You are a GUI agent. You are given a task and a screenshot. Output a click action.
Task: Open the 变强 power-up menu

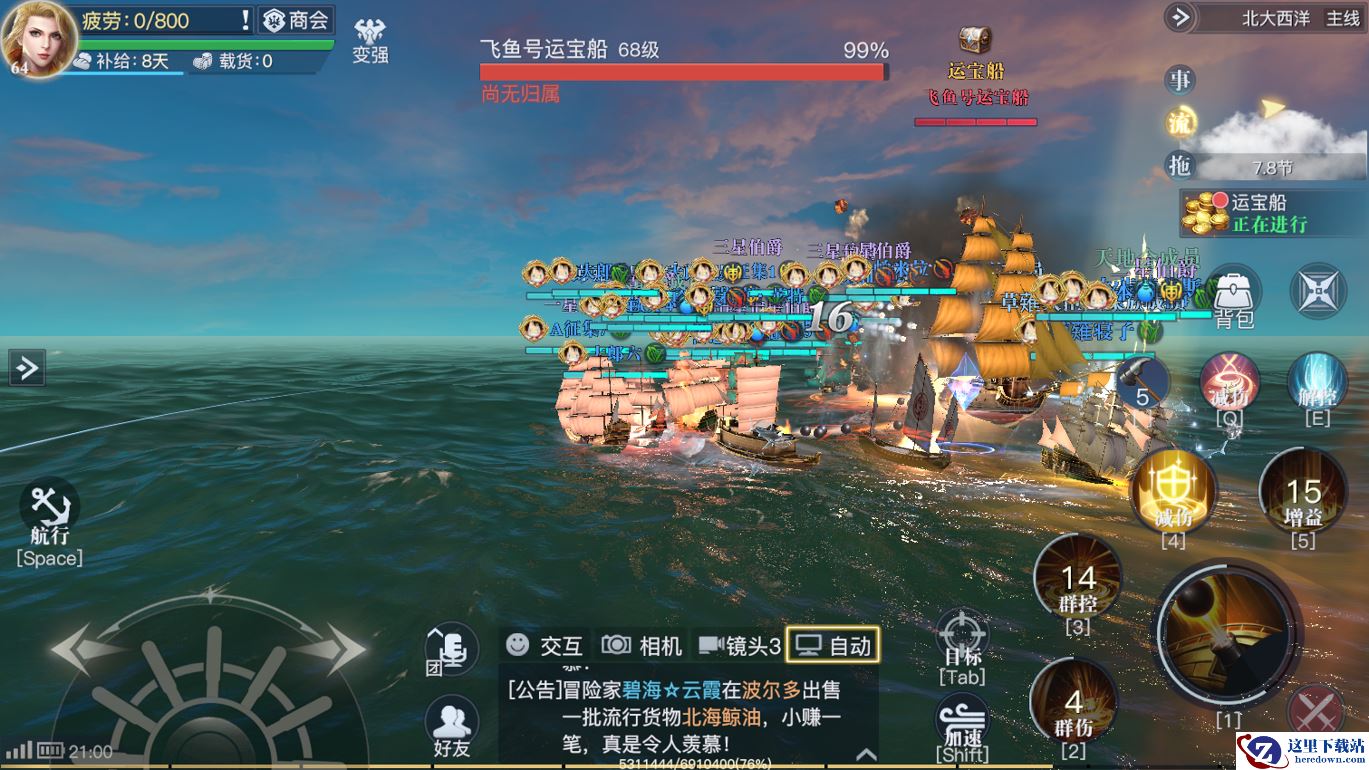tap(370, 42)
